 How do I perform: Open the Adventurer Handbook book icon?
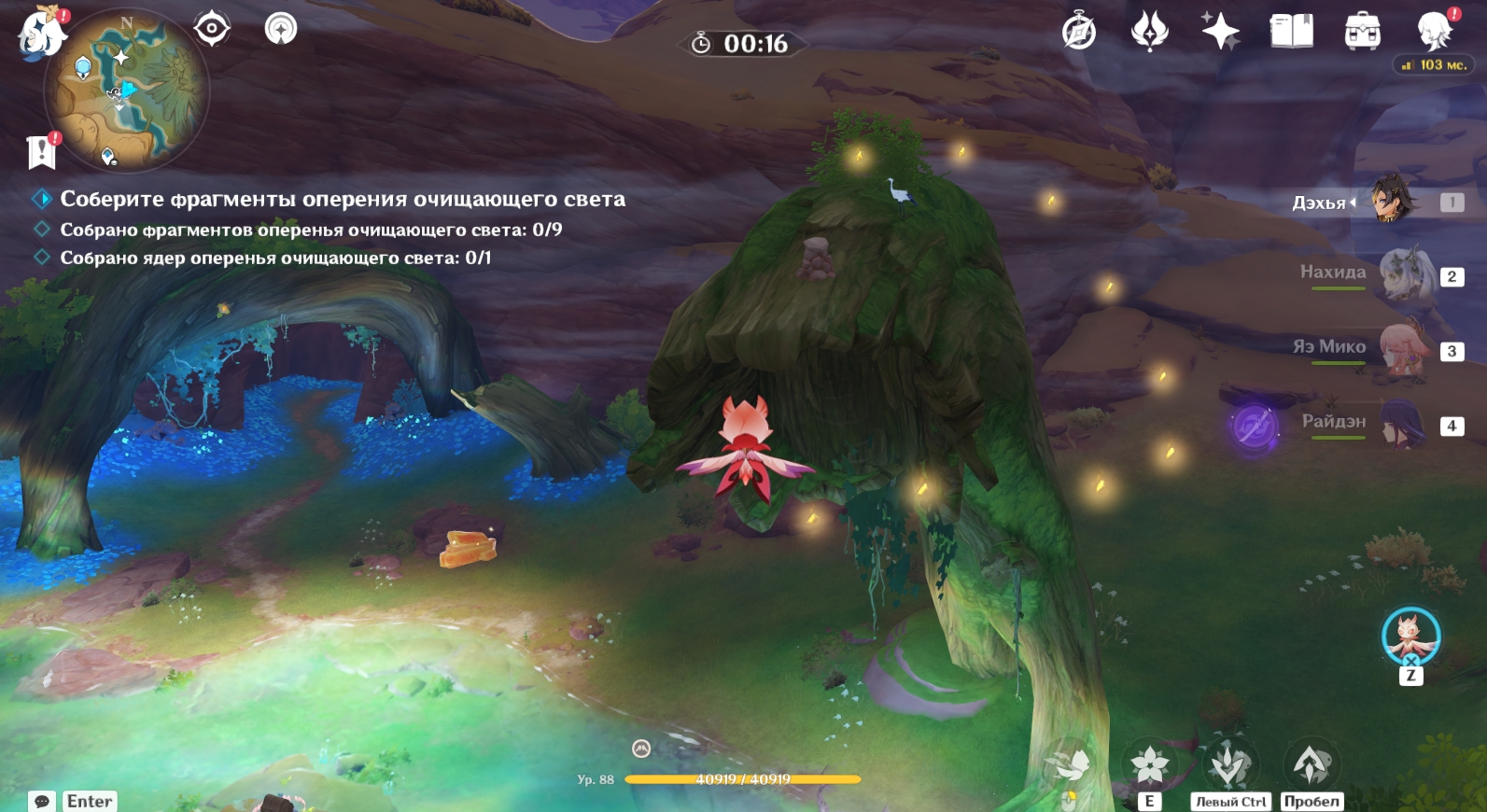tap(1291, 32)
